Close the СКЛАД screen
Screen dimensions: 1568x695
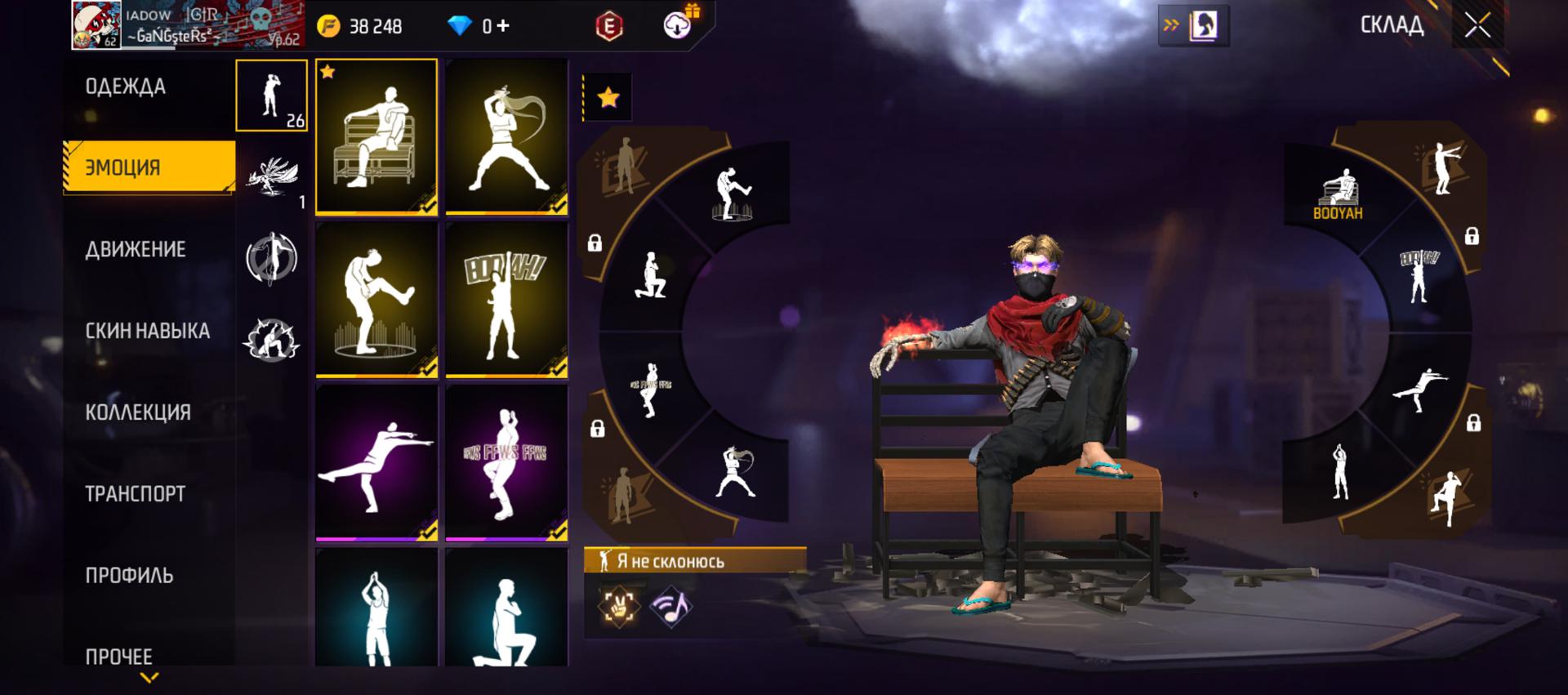1477,25
